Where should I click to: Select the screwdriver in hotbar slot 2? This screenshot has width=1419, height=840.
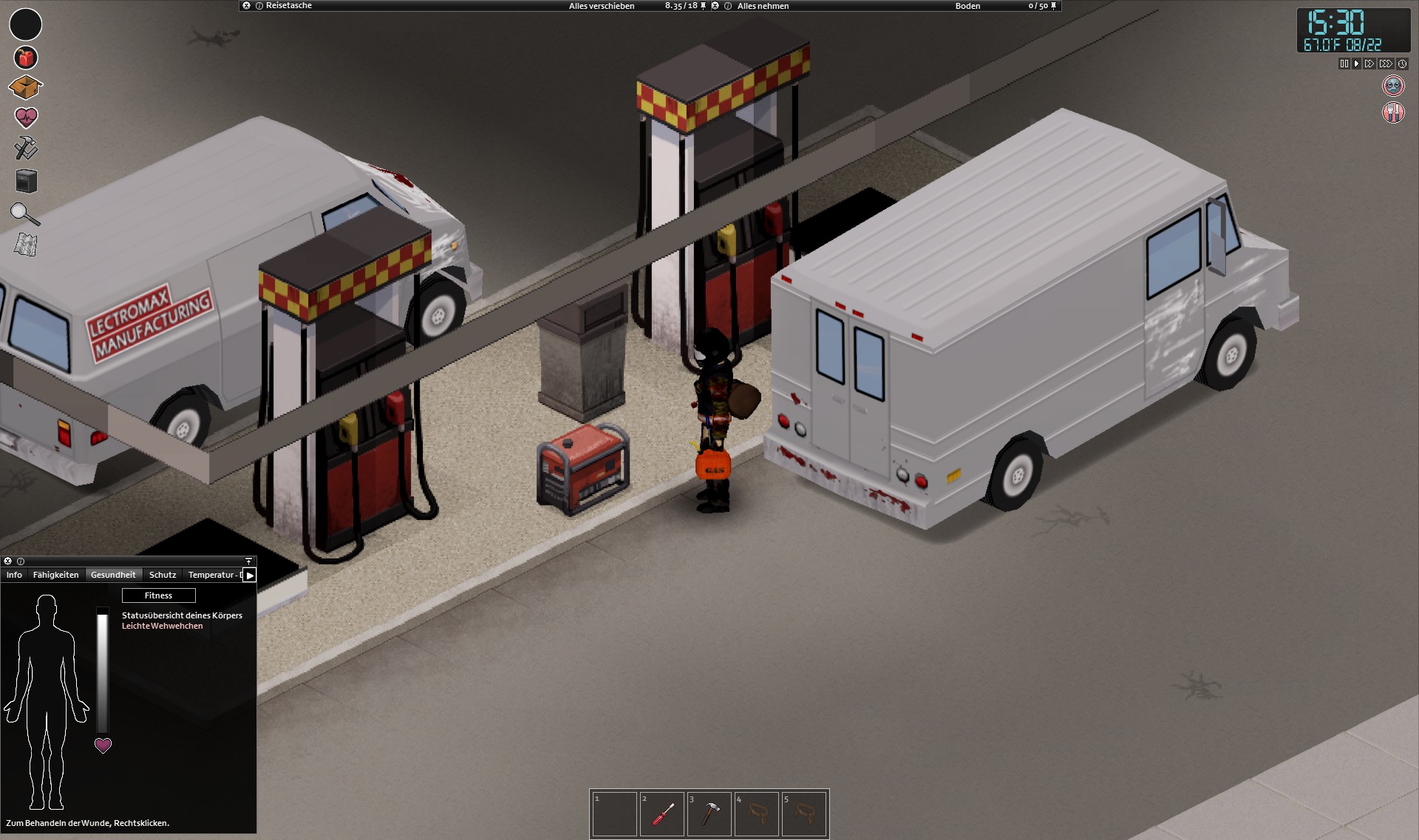pos(662,813)
